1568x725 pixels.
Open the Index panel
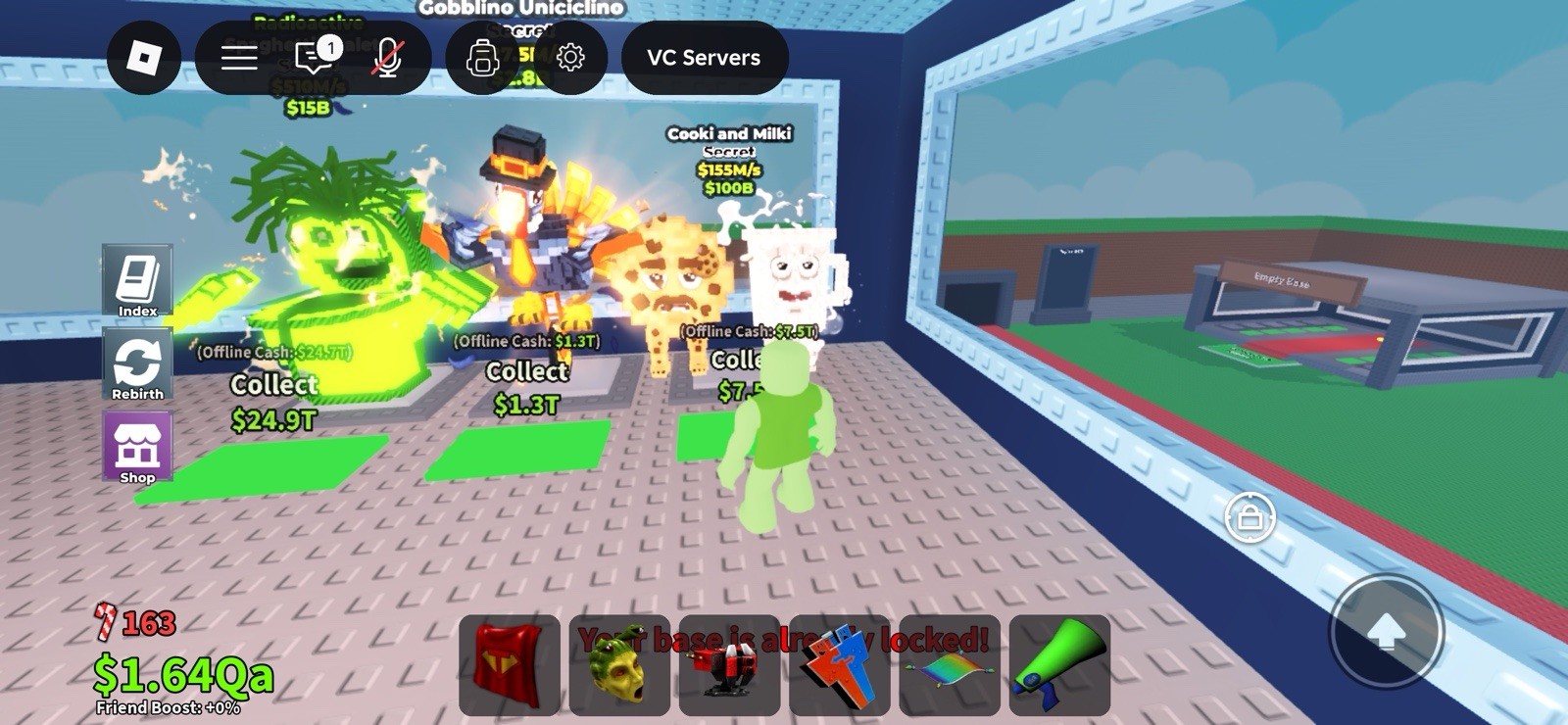137,281
